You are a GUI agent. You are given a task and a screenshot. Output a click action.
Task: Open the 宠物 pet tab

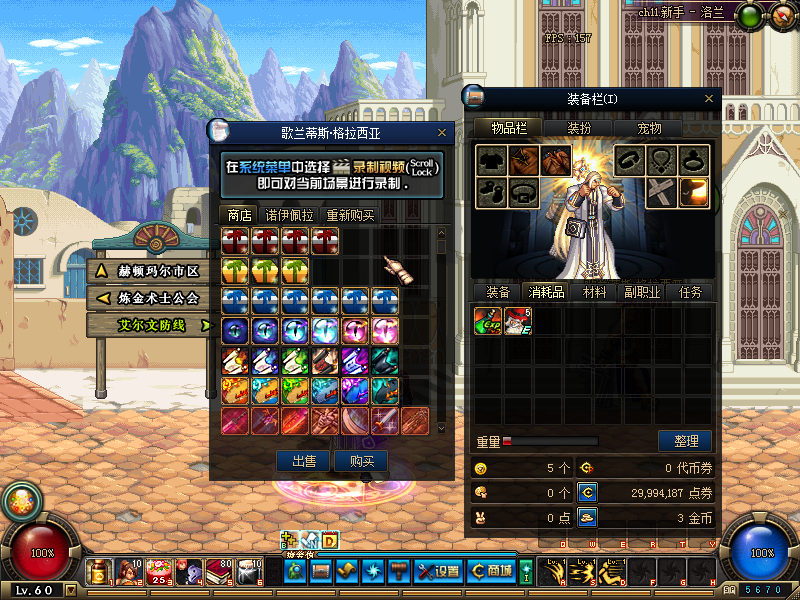click(650, 128)
